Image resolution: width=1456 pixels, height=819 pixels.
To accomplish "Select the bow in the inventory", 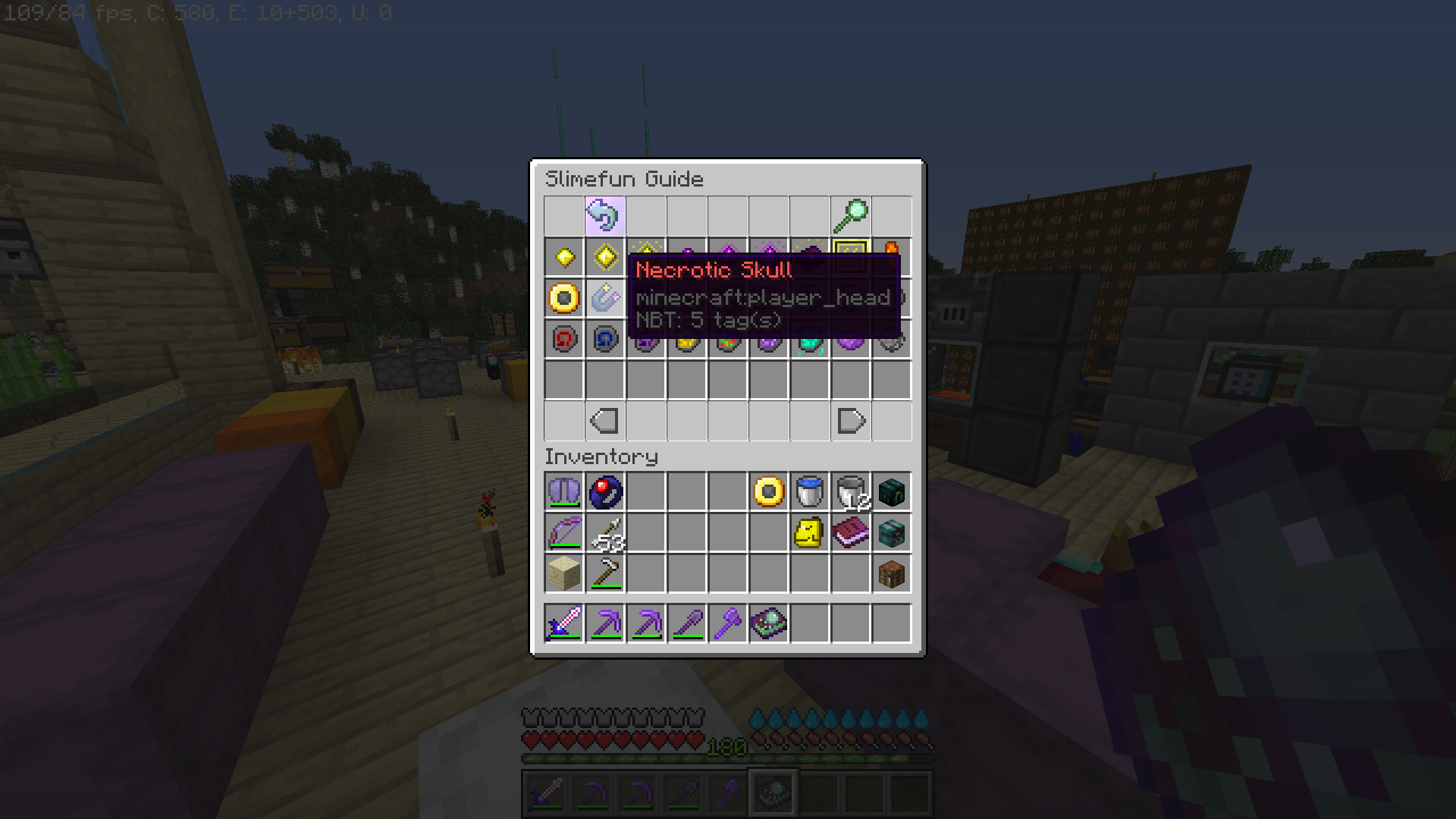I will pyautogui.click(x=563, y=533).
